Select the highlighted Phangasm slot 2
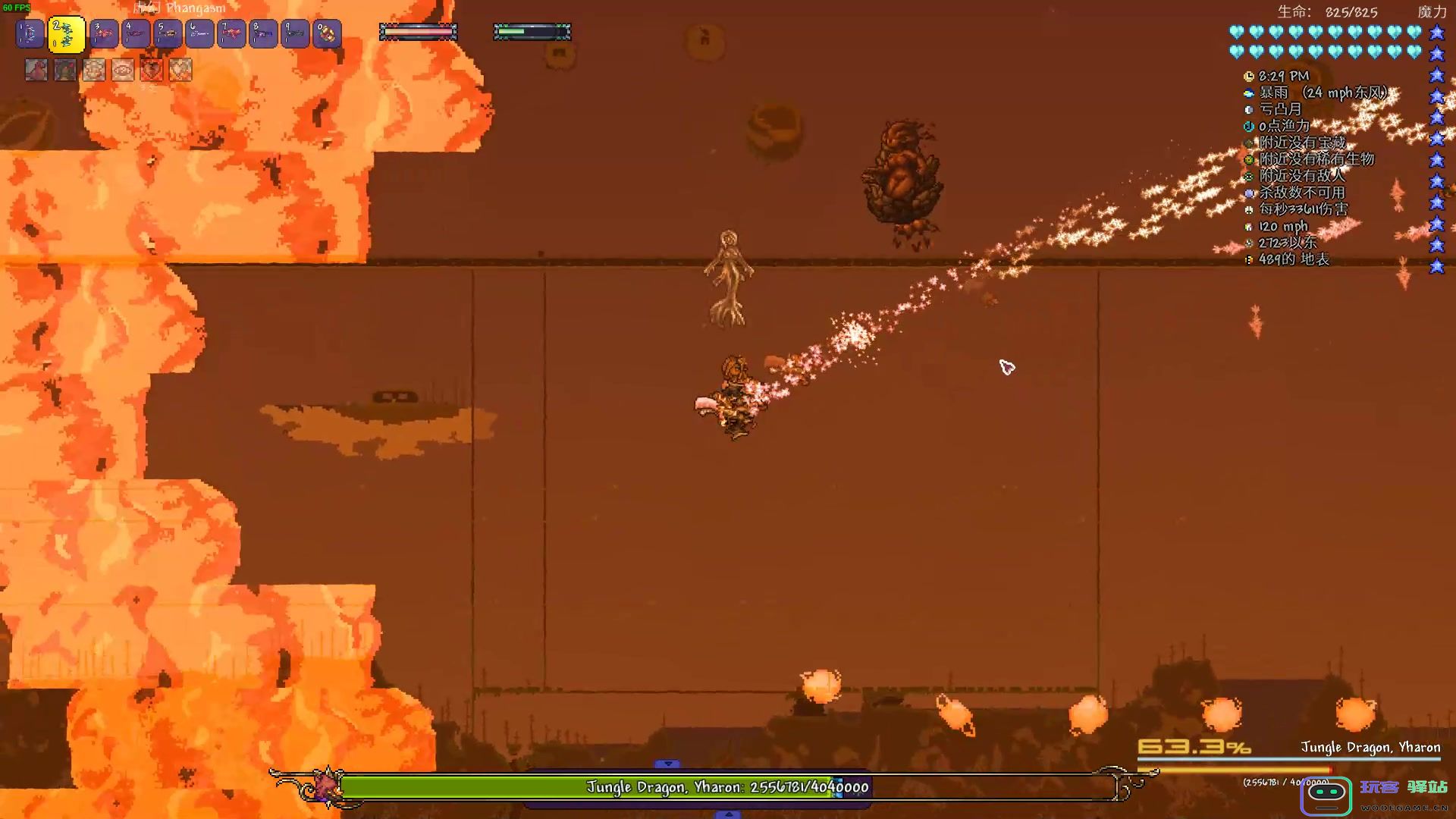Image resolution: width=1456 pixels, height=819 pixels. click(x=67, y=35)
